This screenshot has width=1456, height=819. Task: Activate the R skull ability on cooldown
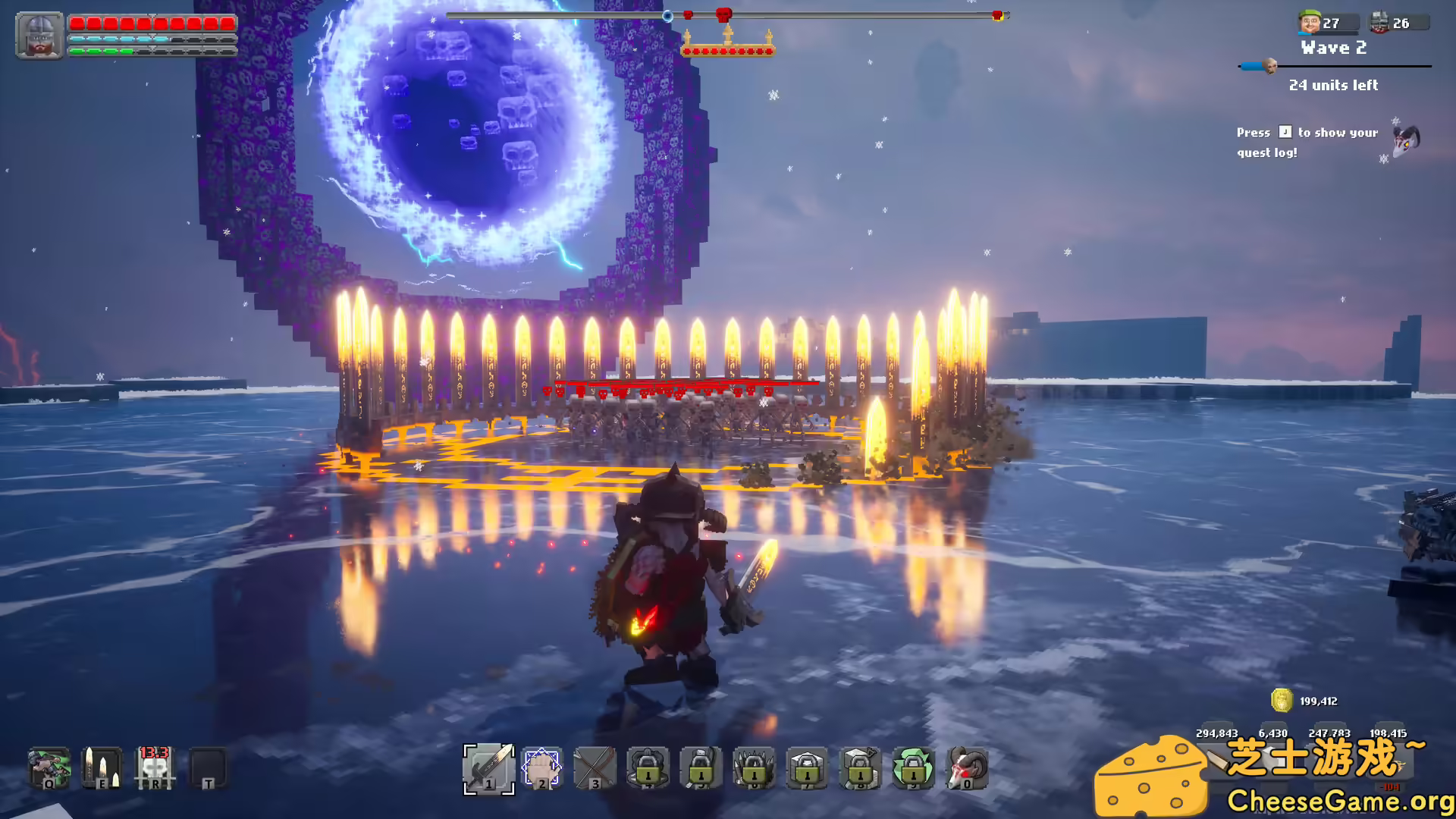click(x=155, y=768)
